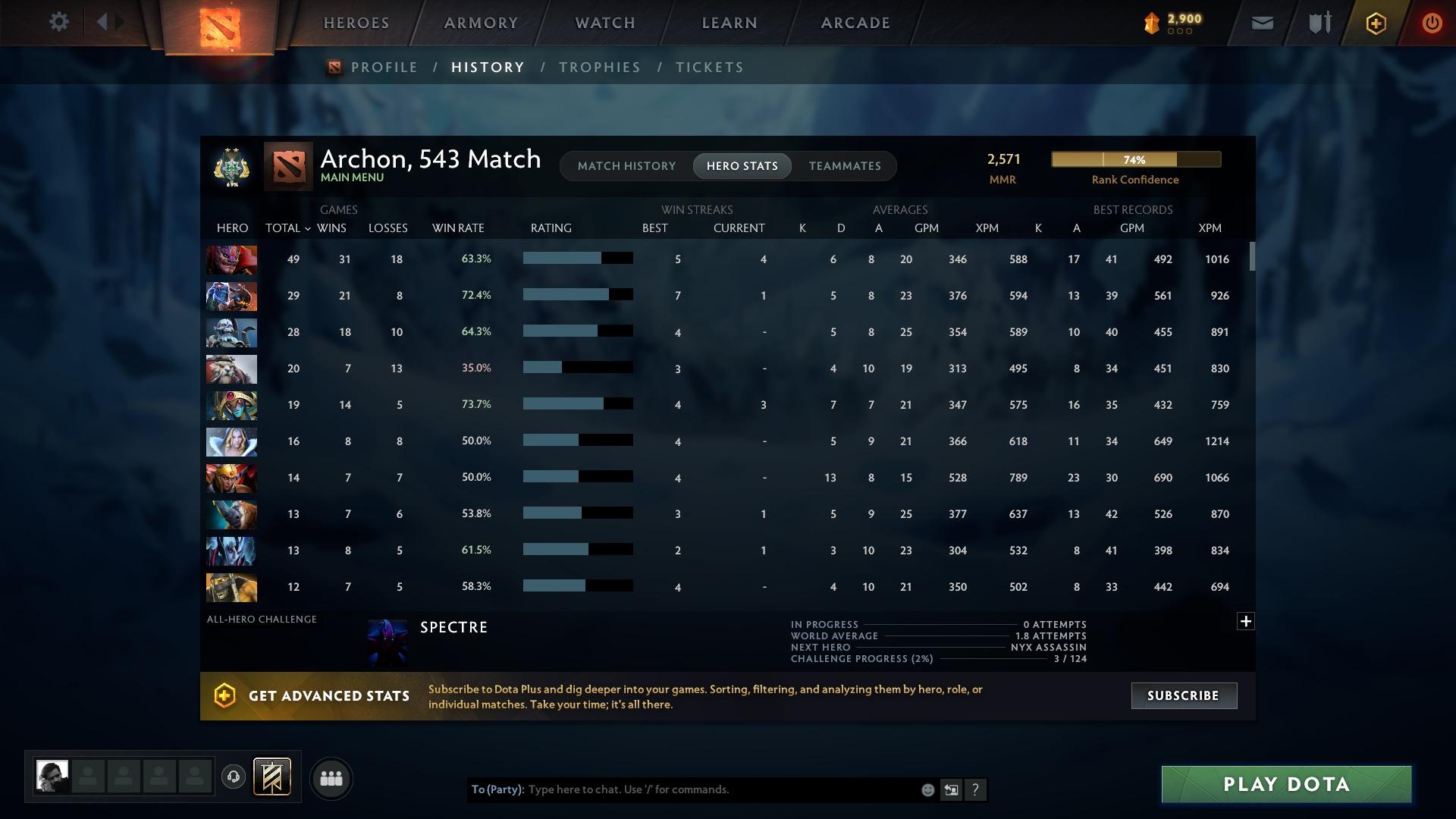Screen dimensions: 1456x819
Task: Open the Trophies section
Action: [x=599, y=67]
